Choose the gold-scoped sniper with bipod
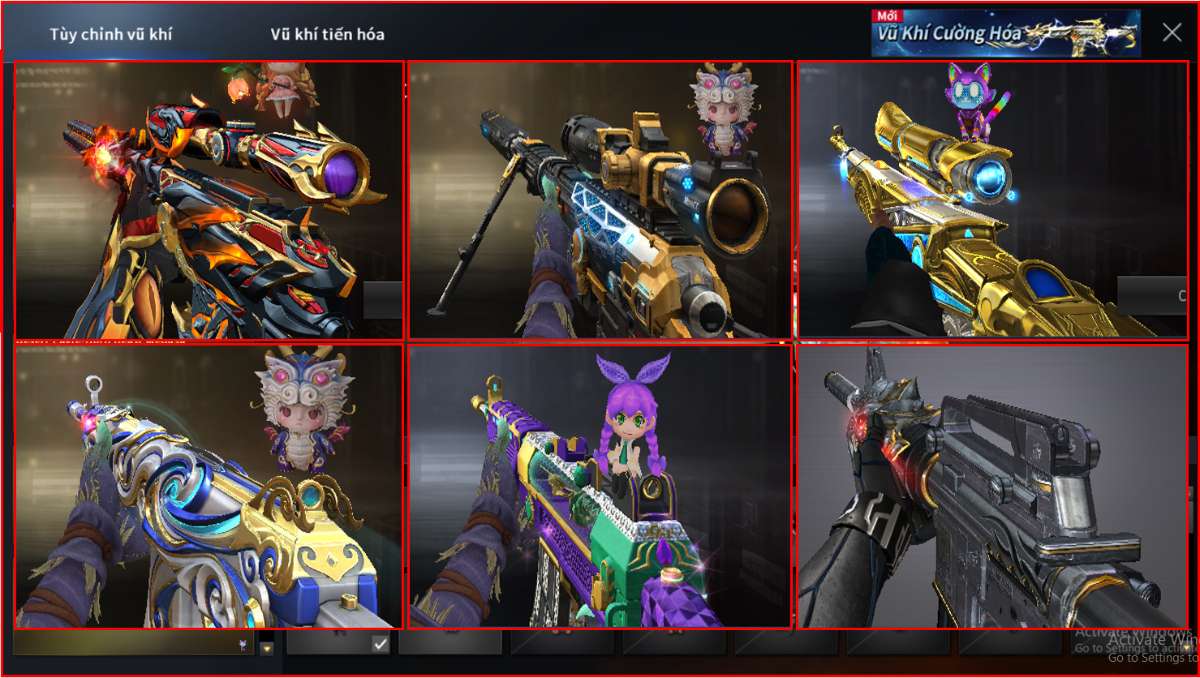 pos(600,200)
